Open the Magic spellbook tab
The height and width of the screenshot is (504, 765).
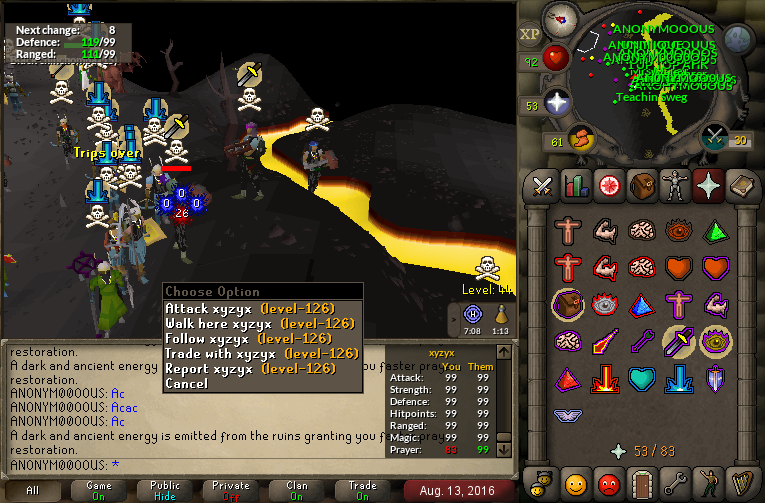point(741,185)
